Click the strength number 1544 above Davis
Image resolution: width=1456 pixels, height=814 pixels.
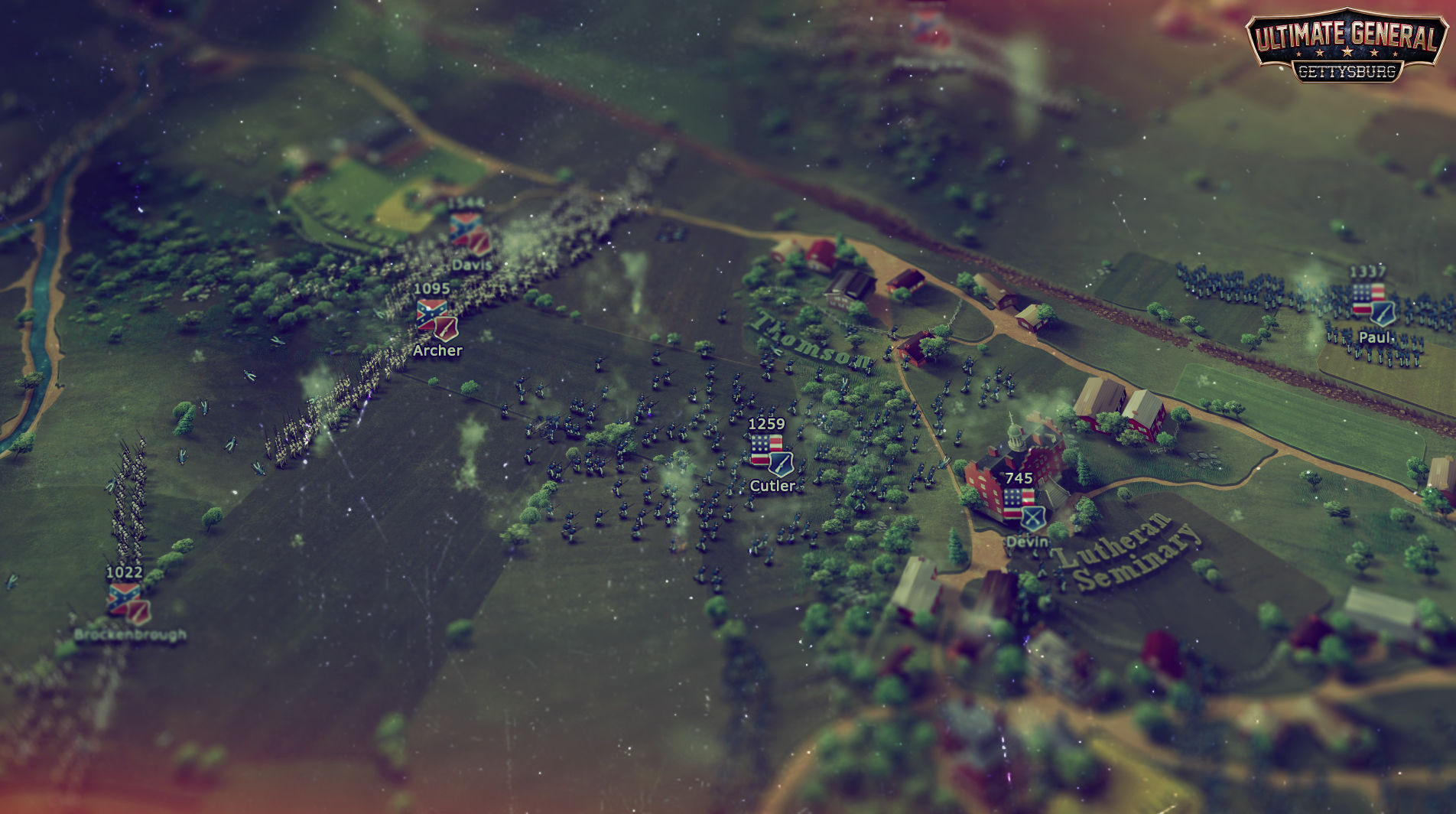click(x=466, y=201)
